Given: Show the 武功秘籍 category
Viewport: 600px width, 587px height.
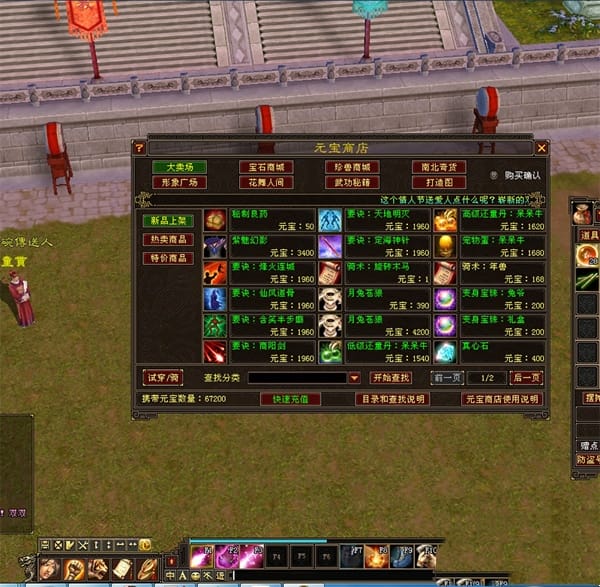Looking at the screenshot, I should pyautogui.click(x=352, y=183).
